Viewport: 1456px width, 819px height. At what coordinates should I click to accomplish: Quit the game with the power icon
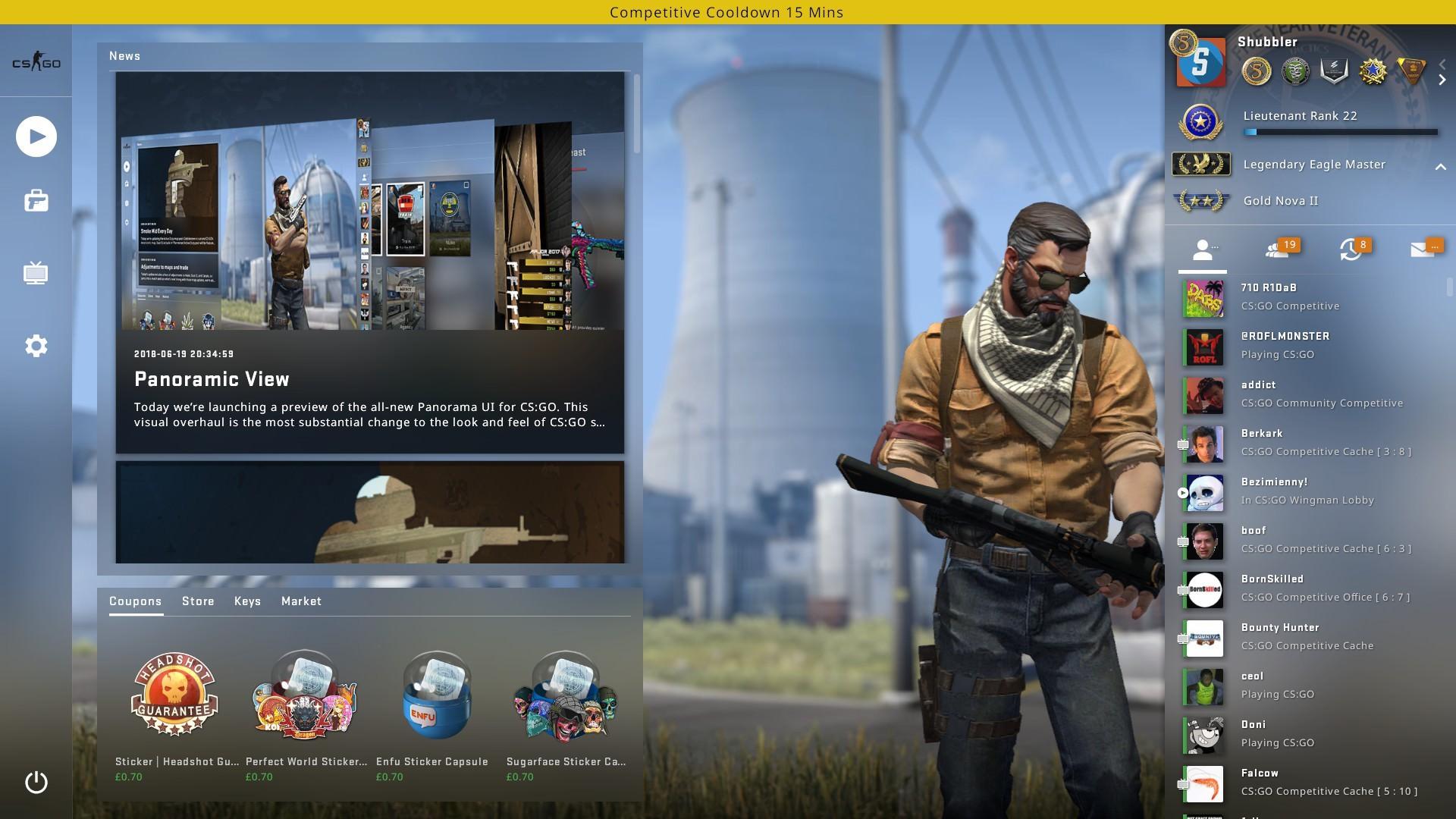click(36, 783)
